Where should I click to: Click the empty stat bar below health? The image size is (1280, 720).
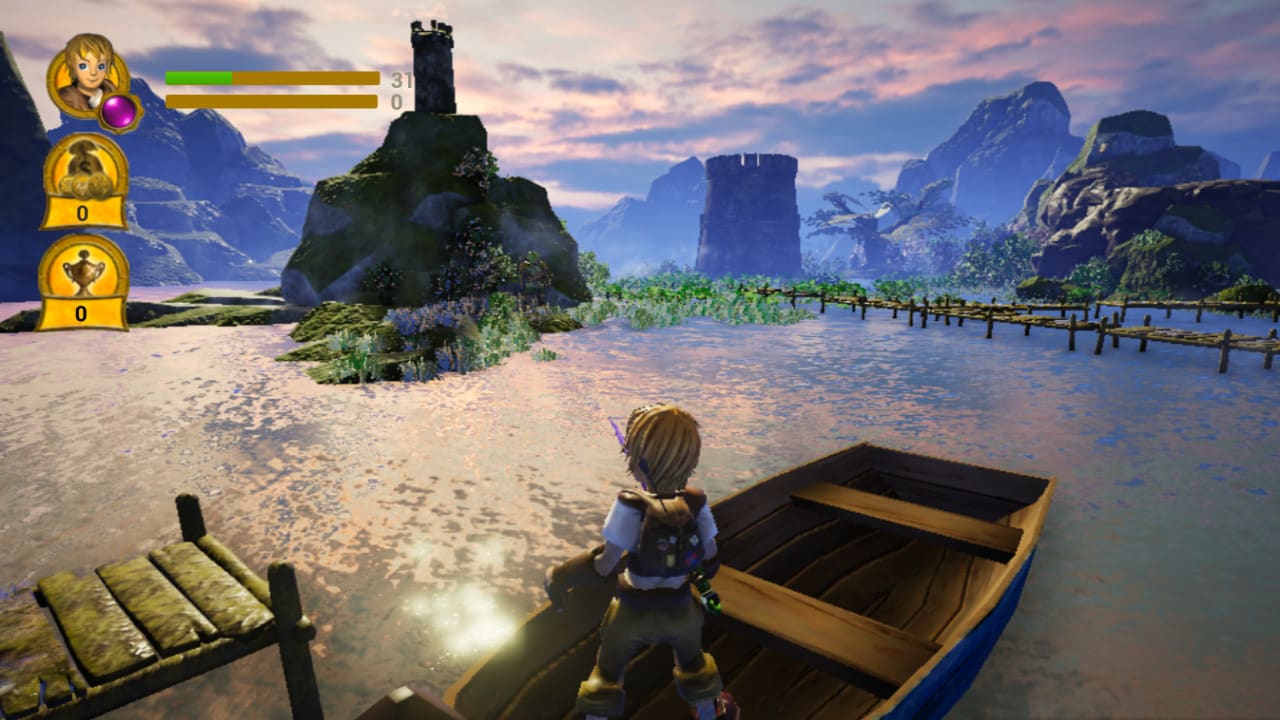tap(270, 99)
